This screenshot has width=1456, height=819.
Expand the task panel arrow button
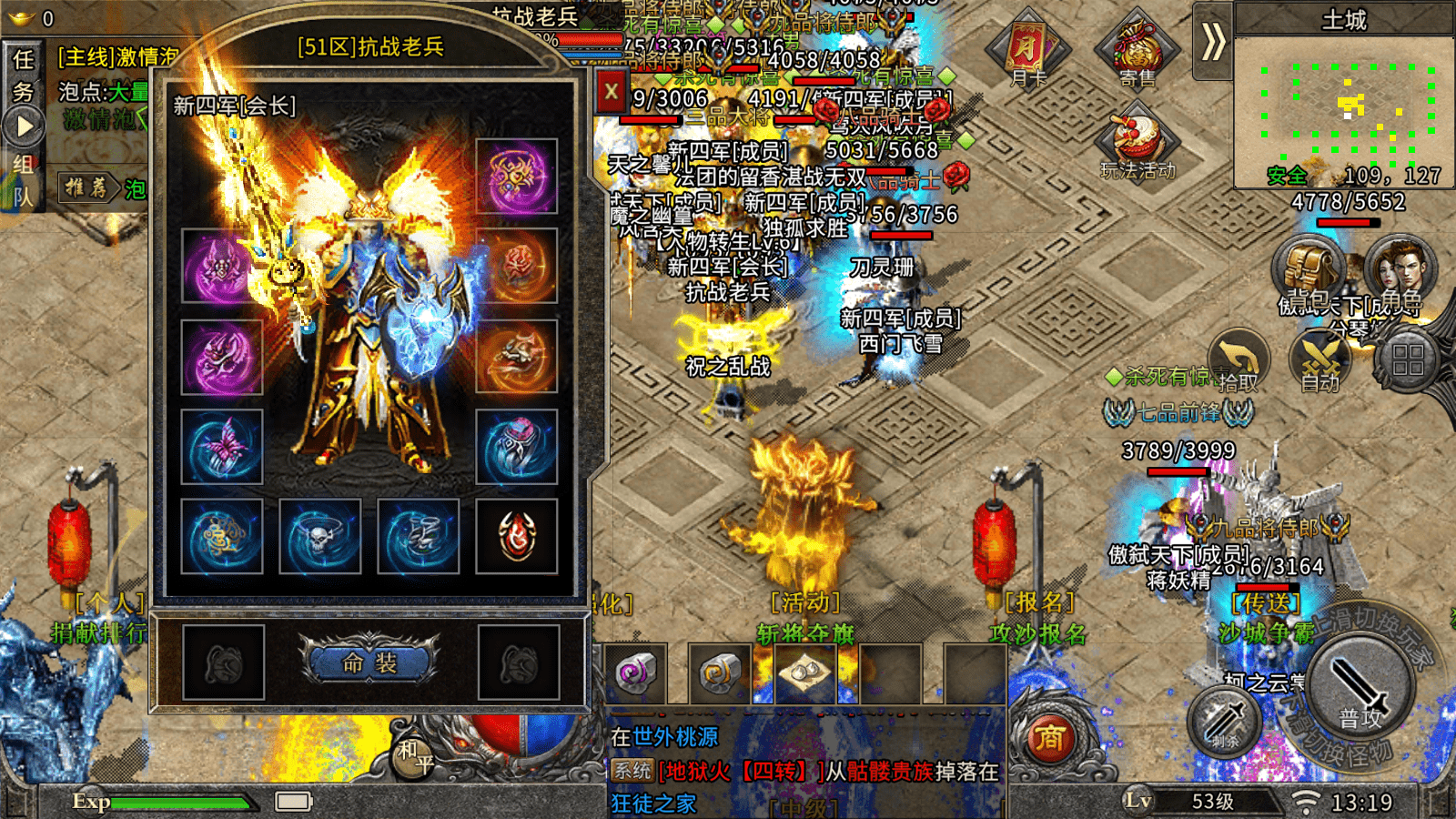pos(23,123)
